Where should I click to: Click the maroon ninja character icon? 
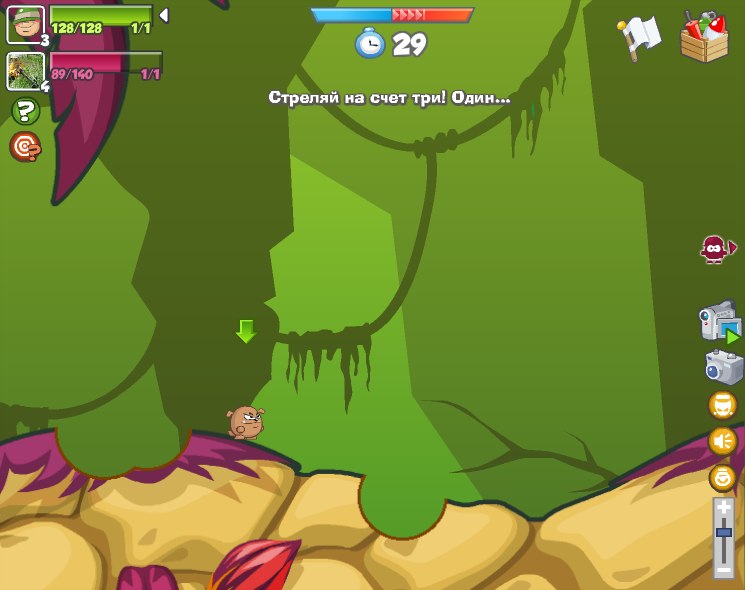(714, 248)
